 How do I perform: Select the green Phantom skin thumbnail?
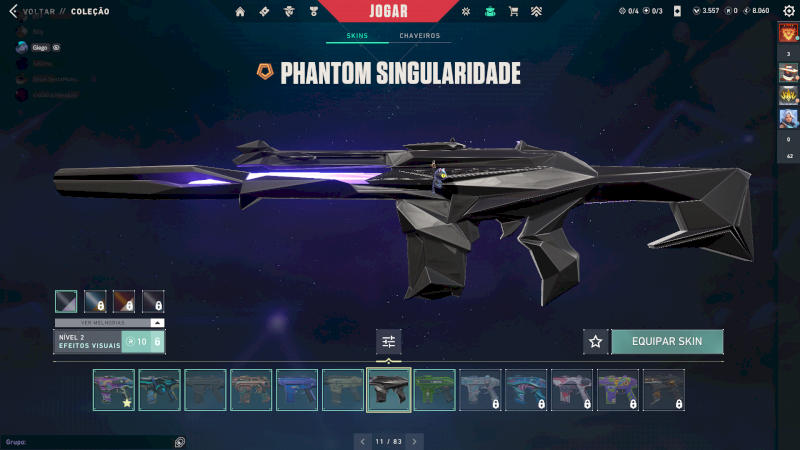click(435, 390)
